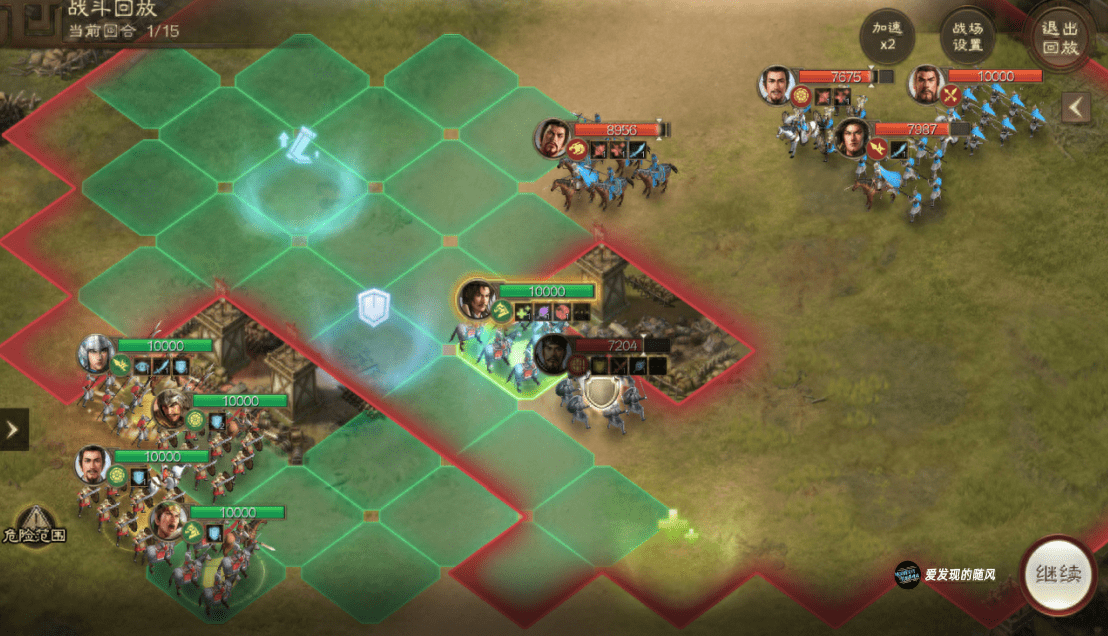Show the danger range overlay
This screenshot has width=1108, height=636.
[34, 522]
